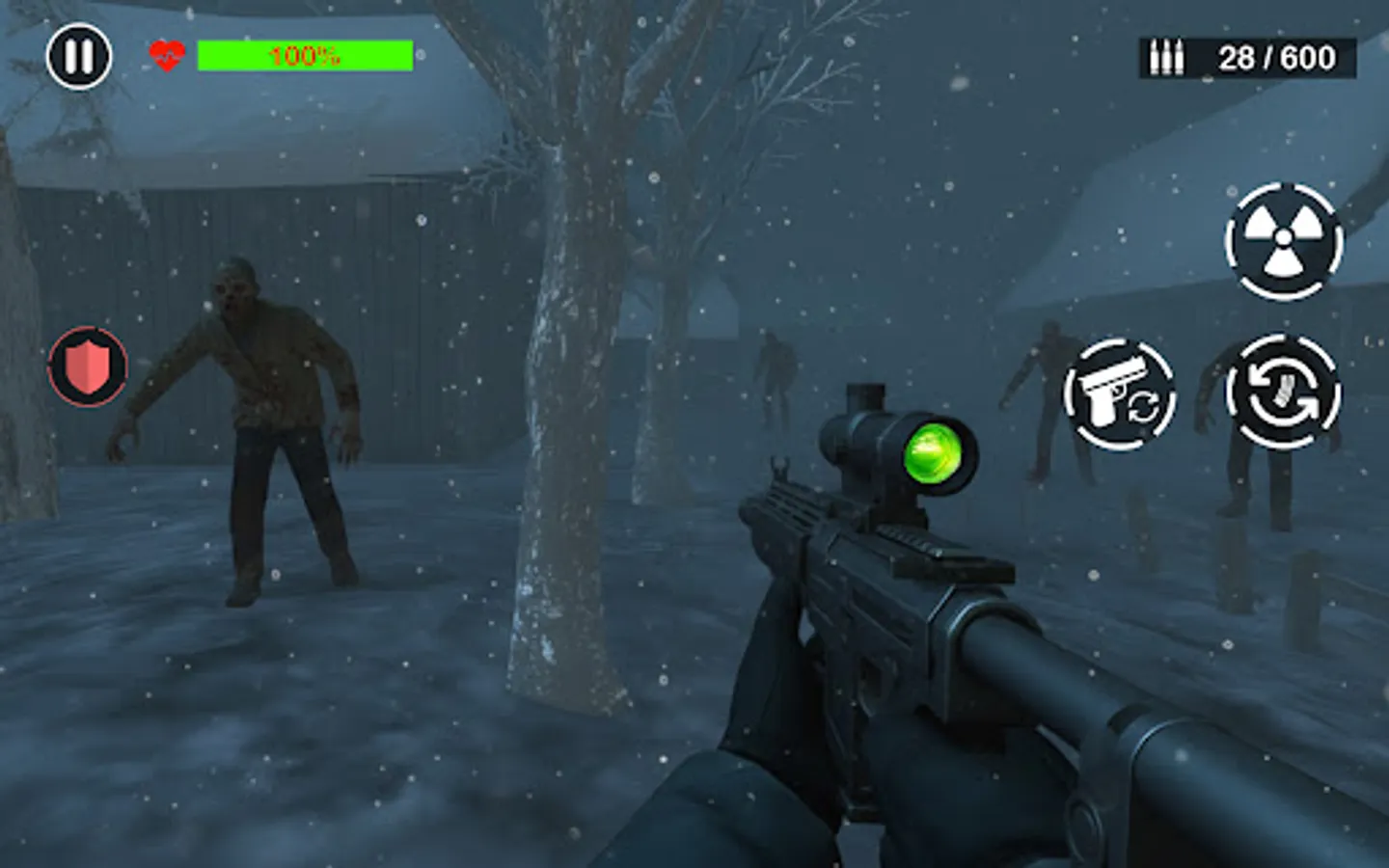Click the bullets icon beside ammo count
1389x868 pixels.
(1167, 56)
